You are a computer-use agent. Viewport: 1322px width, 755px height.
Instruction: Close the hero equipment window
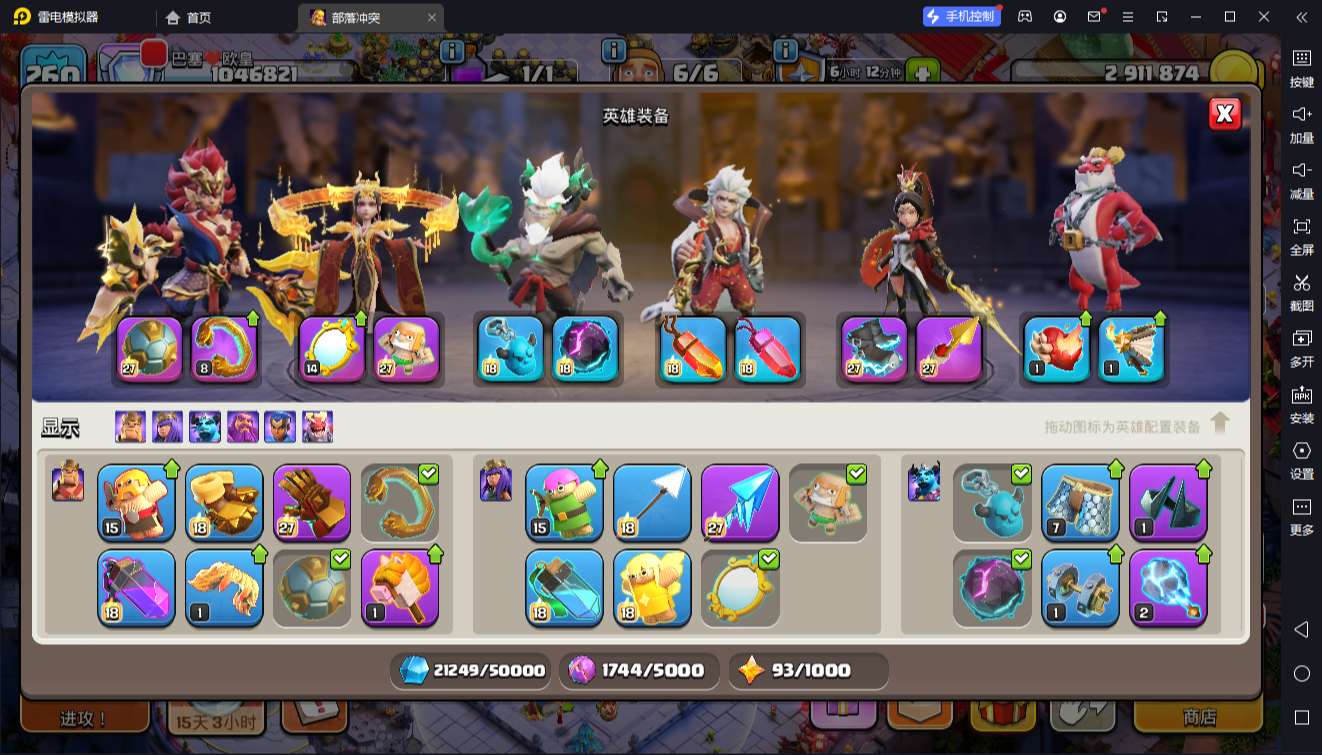1225,114
